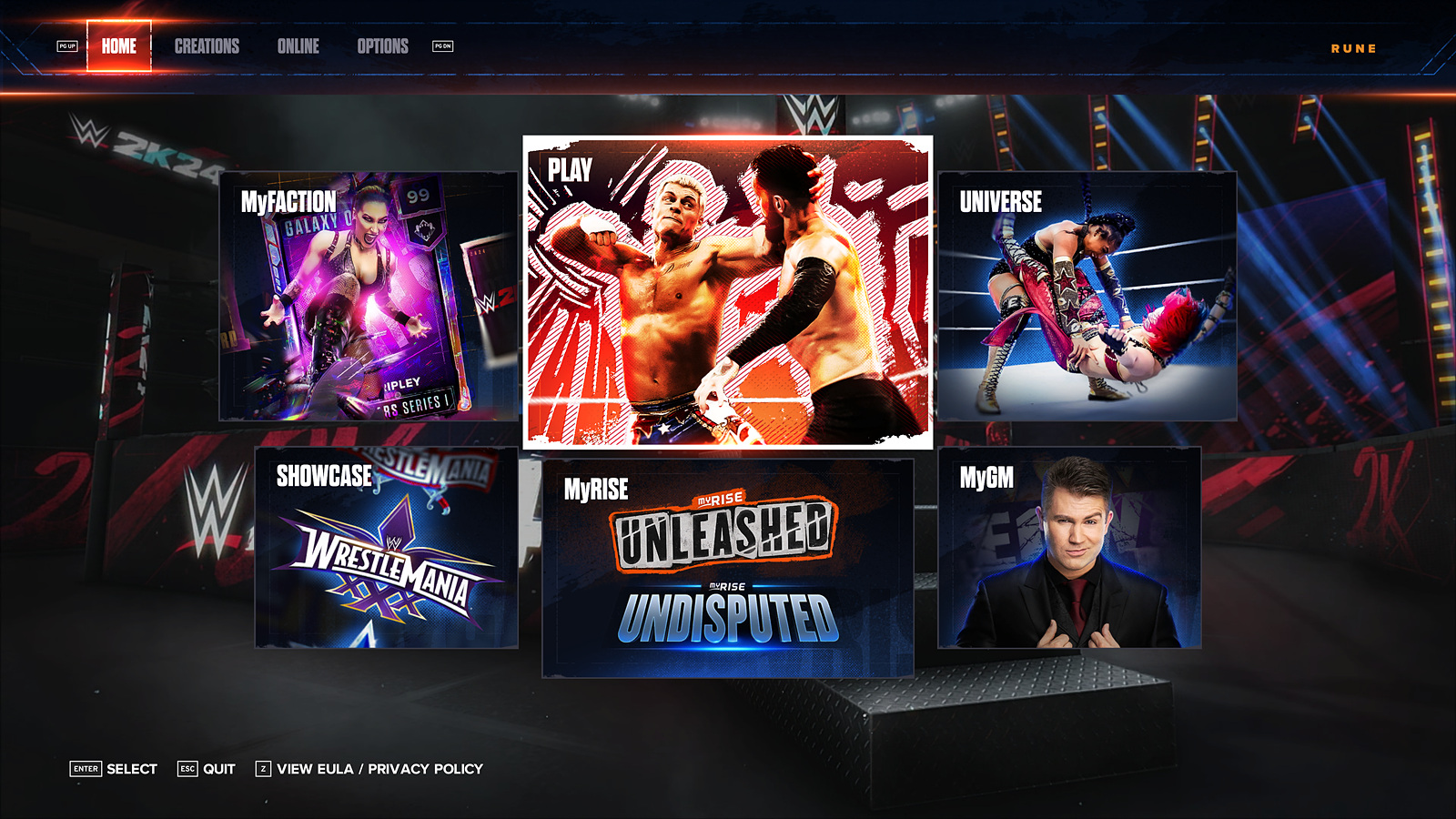Switch to the CREATIONS tab
This screenshot has width=1456, height=819.
(207, 46)
